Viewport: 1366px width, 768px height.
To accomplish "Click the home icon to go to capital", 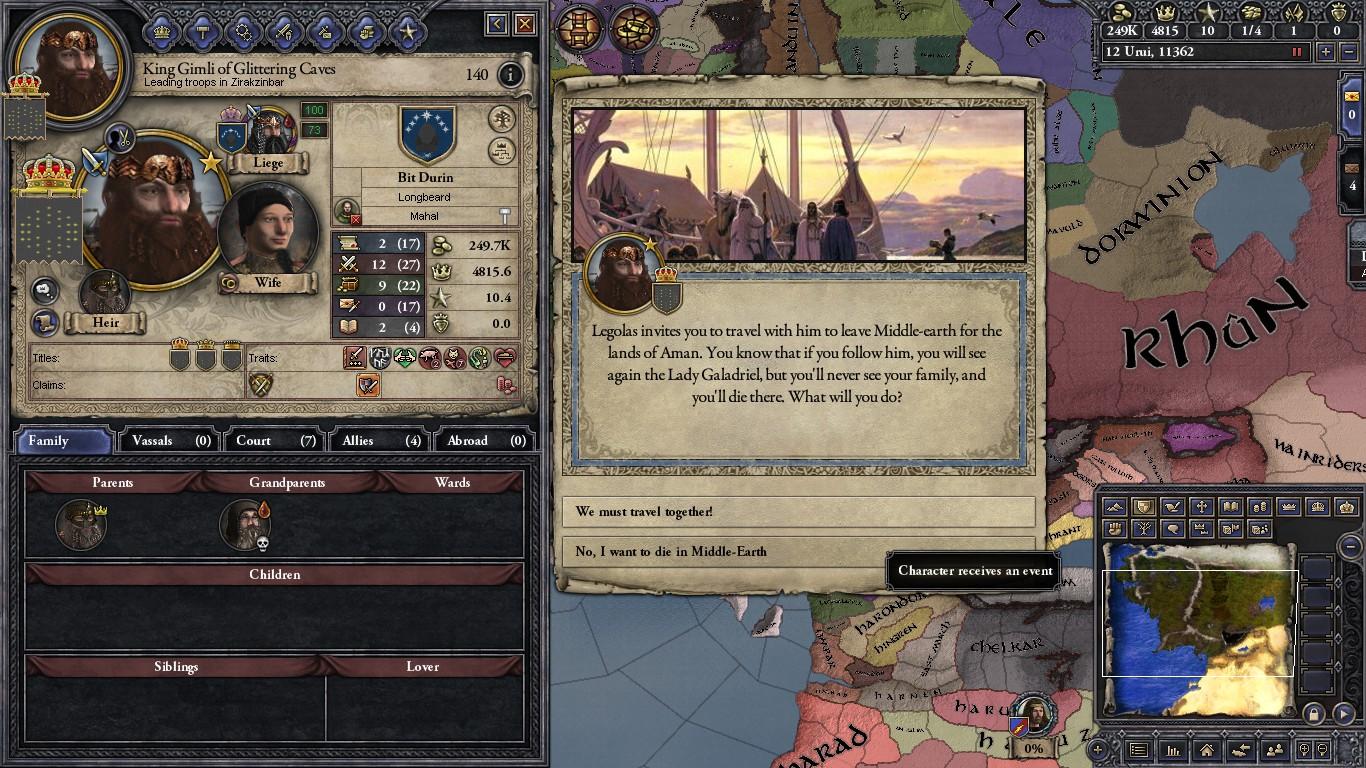I will click(1207, 751).
